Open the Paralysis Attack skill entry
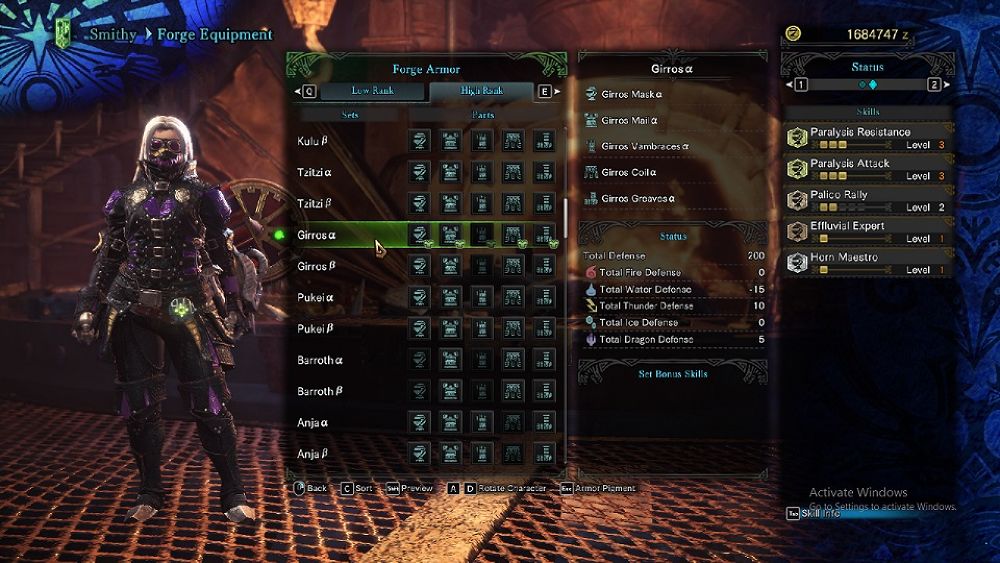Viewport: 1000px width, 563px height. tap(867, 168)
